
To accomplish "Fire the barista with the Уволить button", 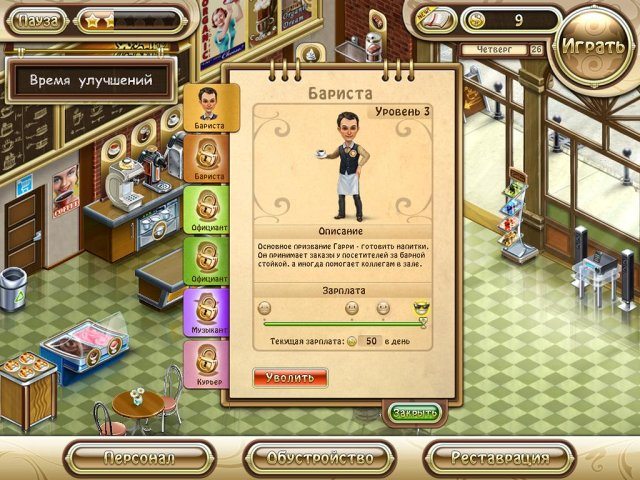I will click(290, 378).
